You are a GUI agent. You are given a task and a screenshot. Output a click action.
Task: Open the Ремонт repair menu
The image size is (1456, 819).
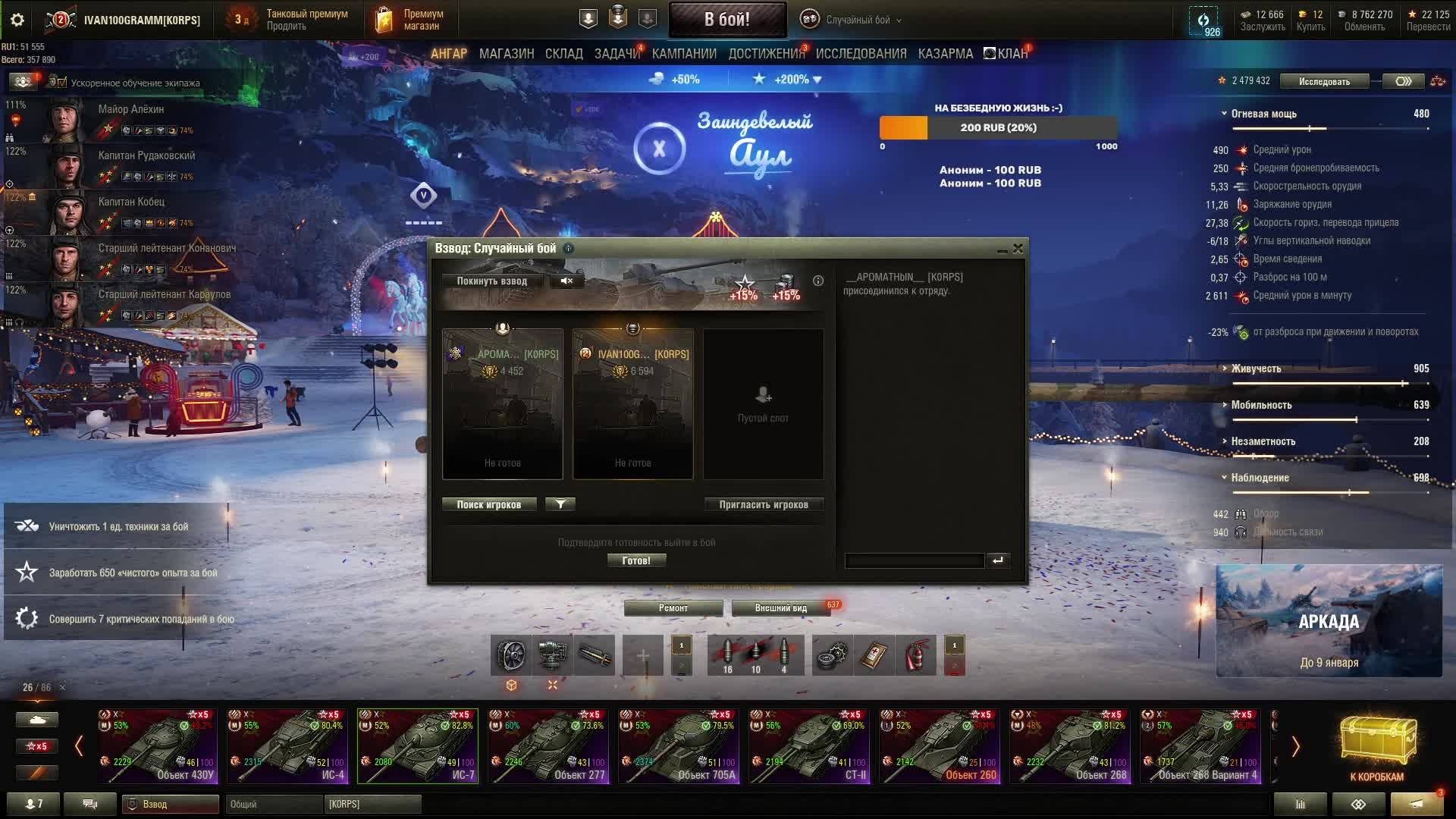[673, 607]
